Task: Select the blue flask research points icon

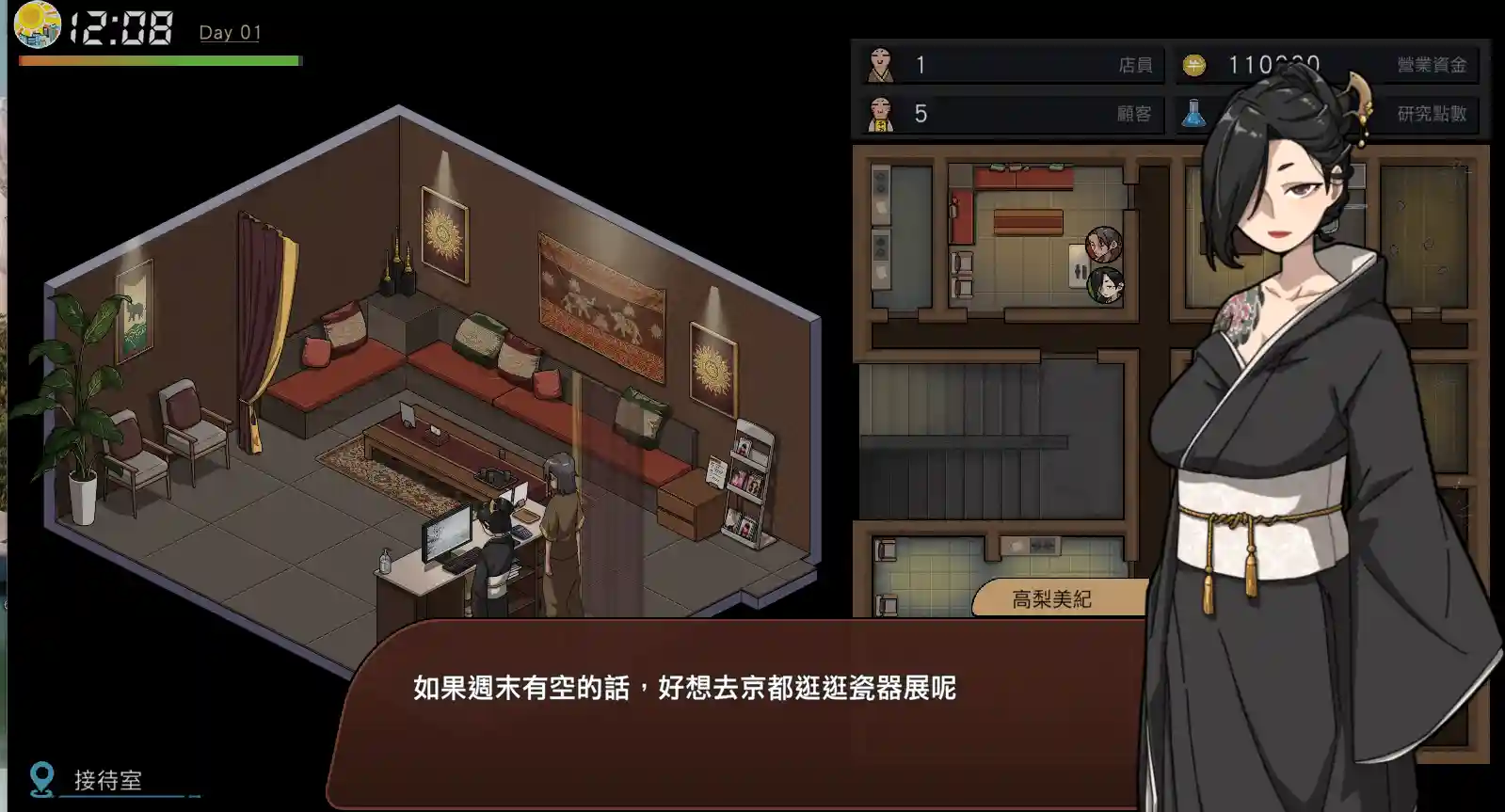Action: pyautogui.click(x=1193, y=113)
